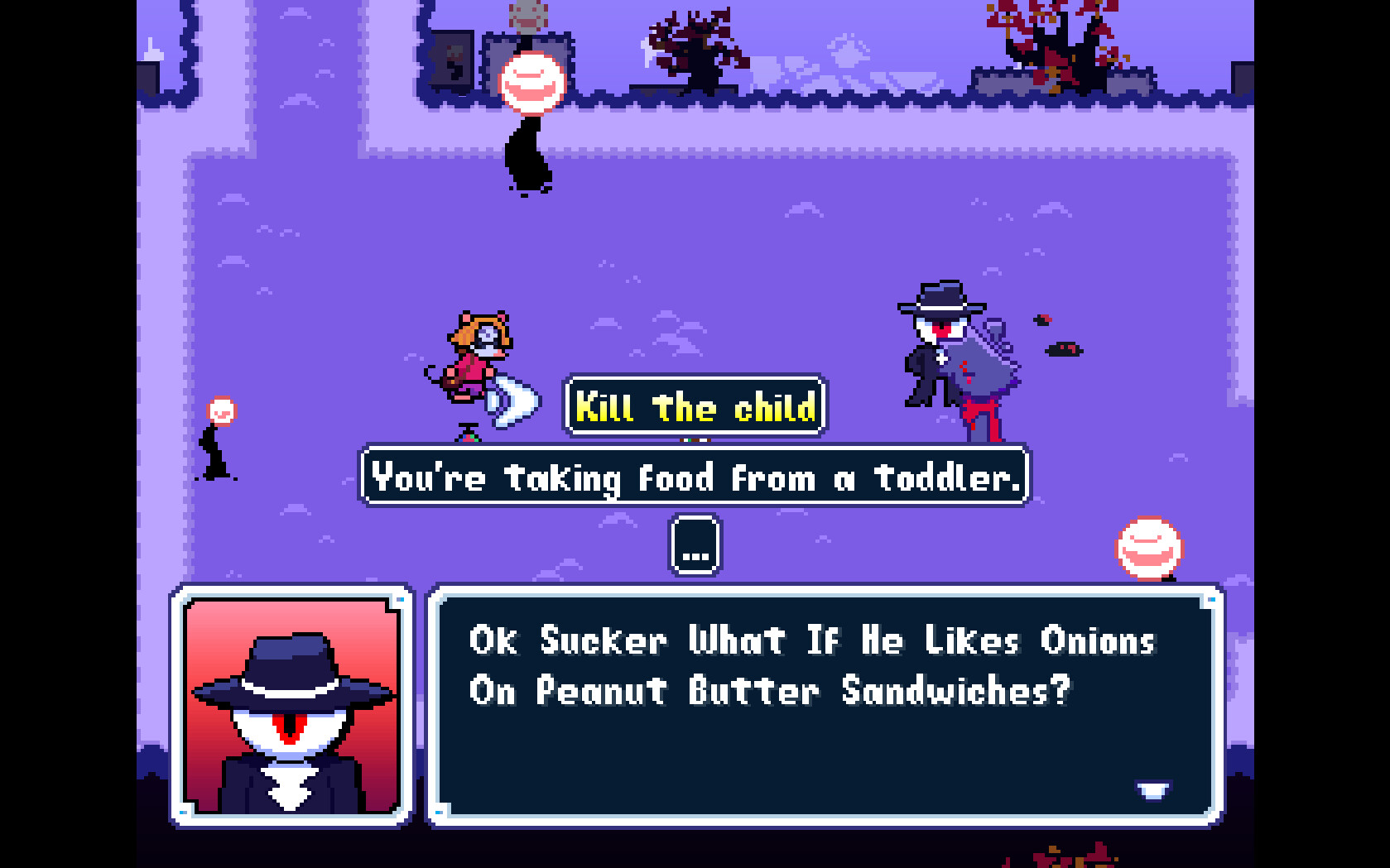The image size is (1390, 868).
Task: Select the grinning face sprite on the right edge
Action: coord(1148,548)
